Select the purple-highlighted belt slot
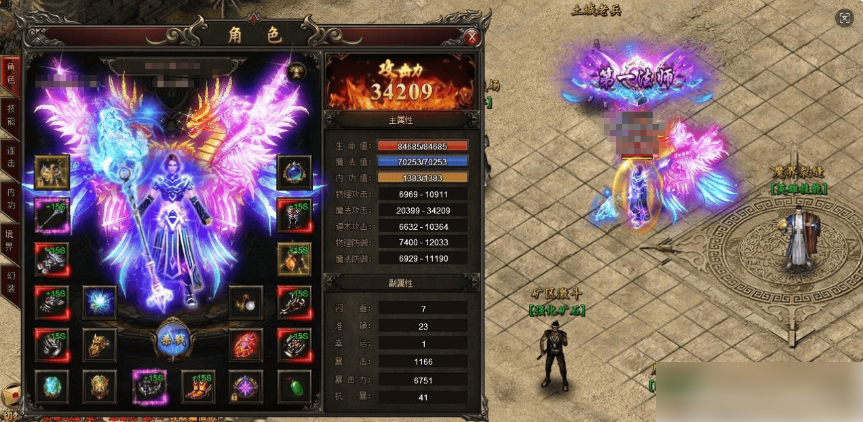 click(149, 386)
